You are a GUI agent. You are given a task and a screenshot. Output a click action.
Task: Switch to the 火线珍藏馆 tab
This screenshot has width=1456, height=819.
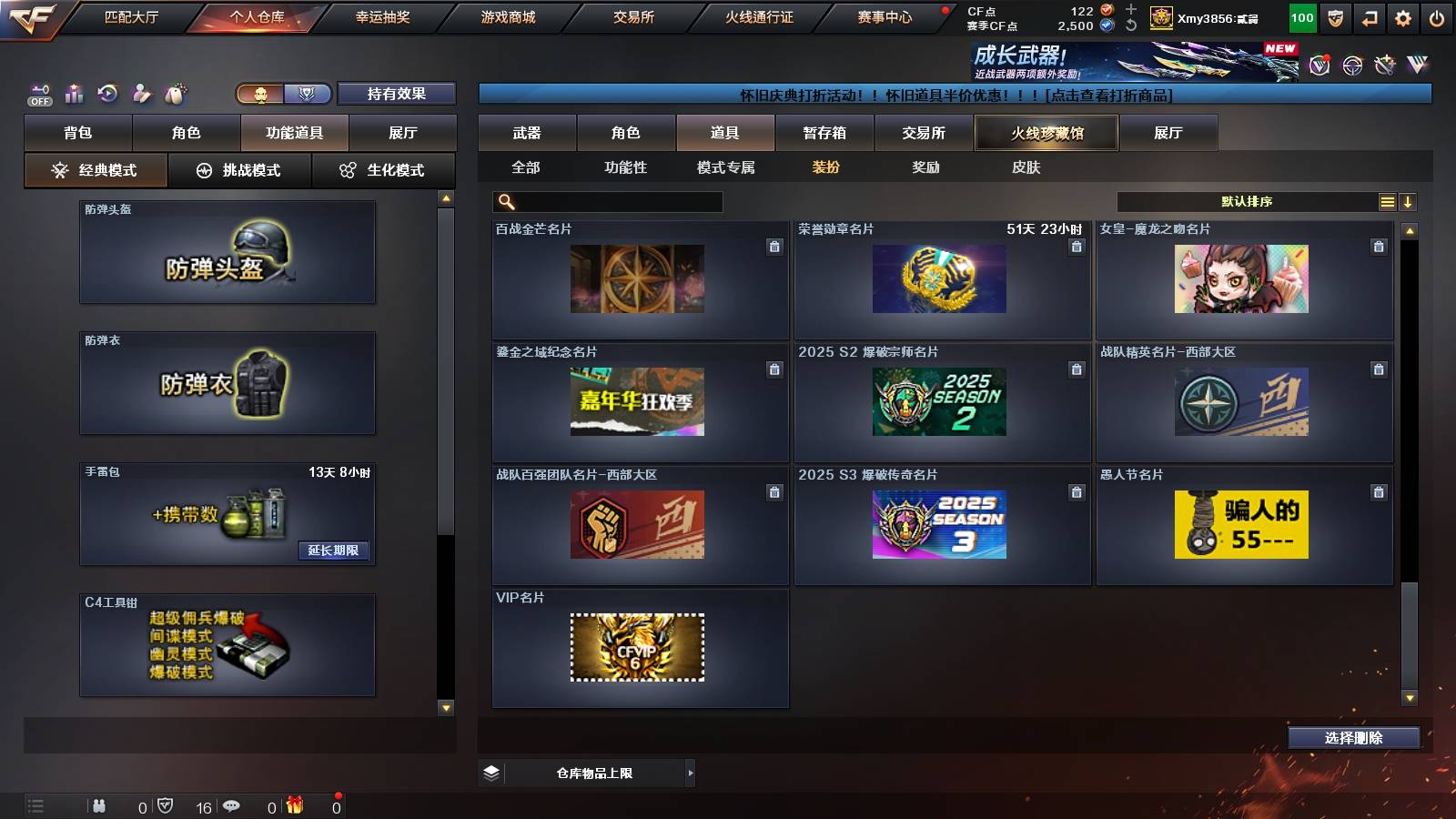point(1046,133)
